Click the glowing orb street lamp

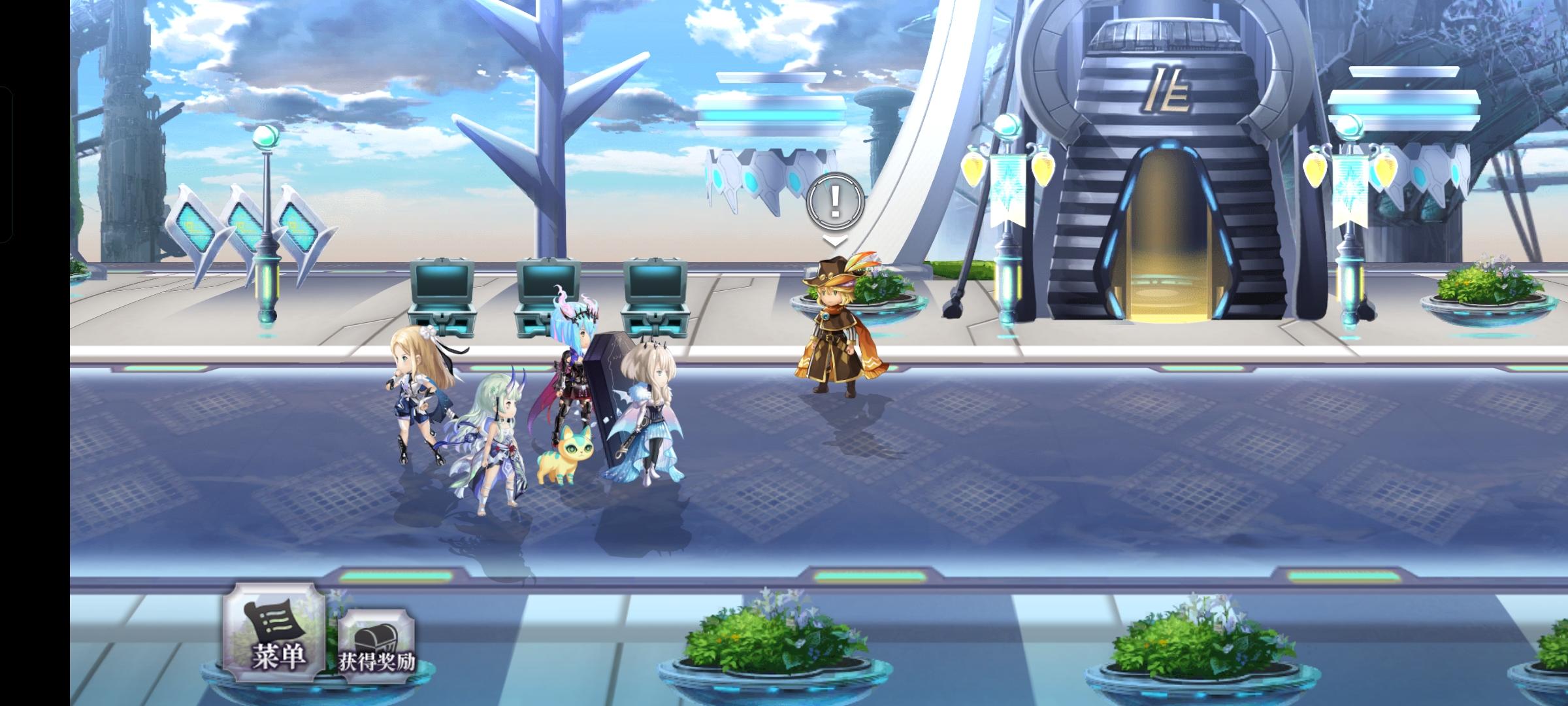(x=267, y=137)
